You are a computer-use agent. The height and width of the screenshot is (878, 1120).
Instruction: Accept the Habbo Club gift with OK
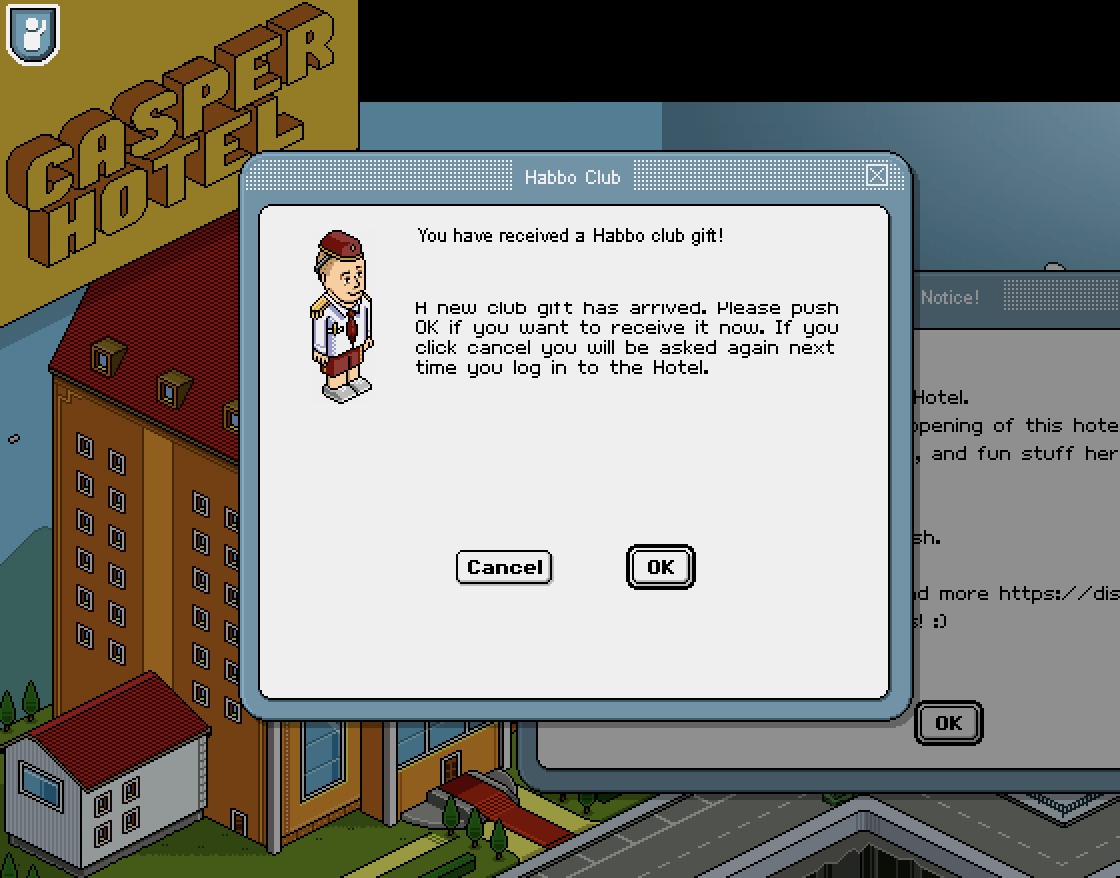point(660,567)
